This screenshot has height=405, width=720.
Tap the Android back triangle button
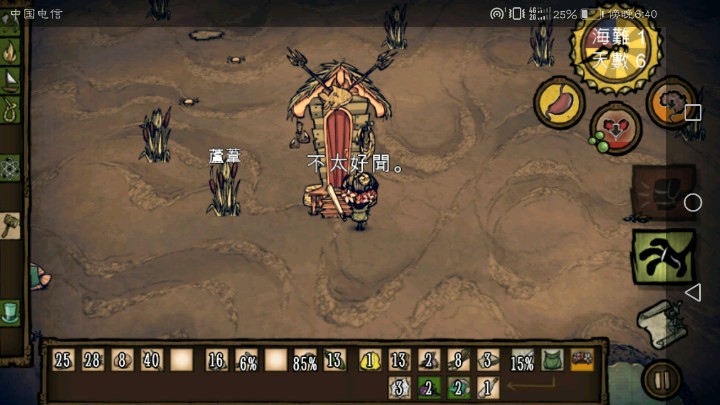click(x=692, y=292)
